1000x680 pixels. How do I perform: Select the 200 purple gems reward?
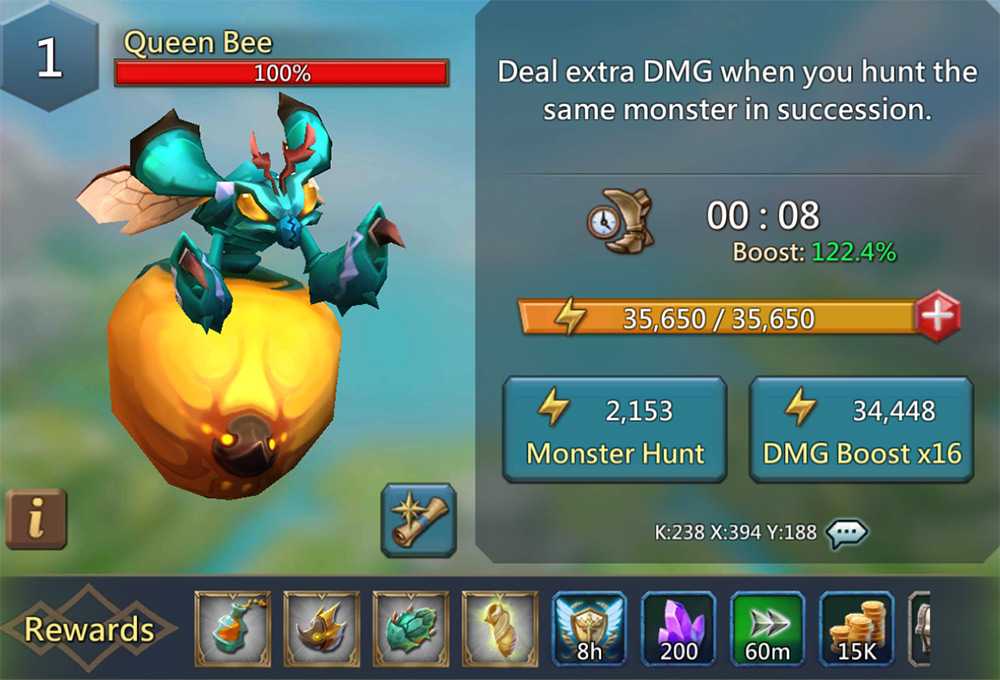(x=678, y=629)
